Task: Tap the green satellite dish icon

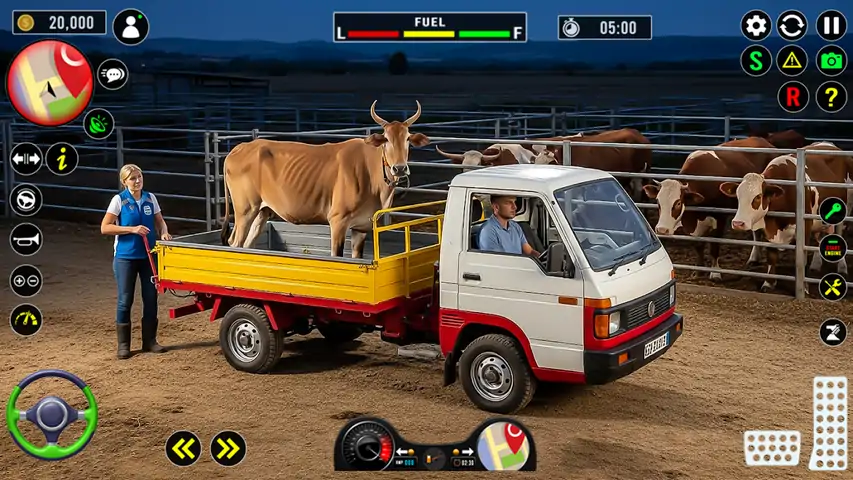Action: [98, 124]
